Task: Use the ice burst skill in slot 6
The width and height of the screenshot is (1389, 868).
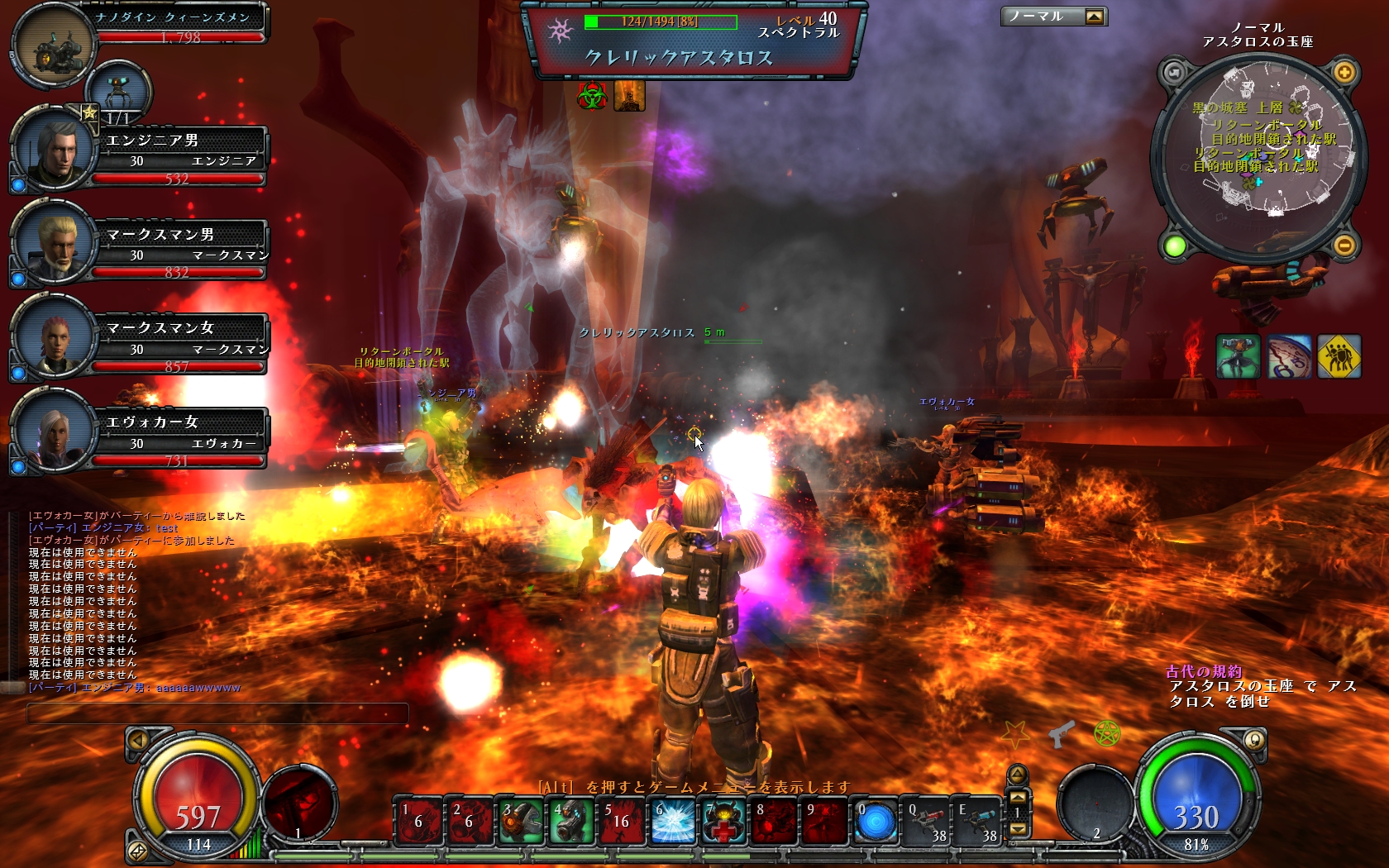Action: pyautogui.click(x=673, y=822)
